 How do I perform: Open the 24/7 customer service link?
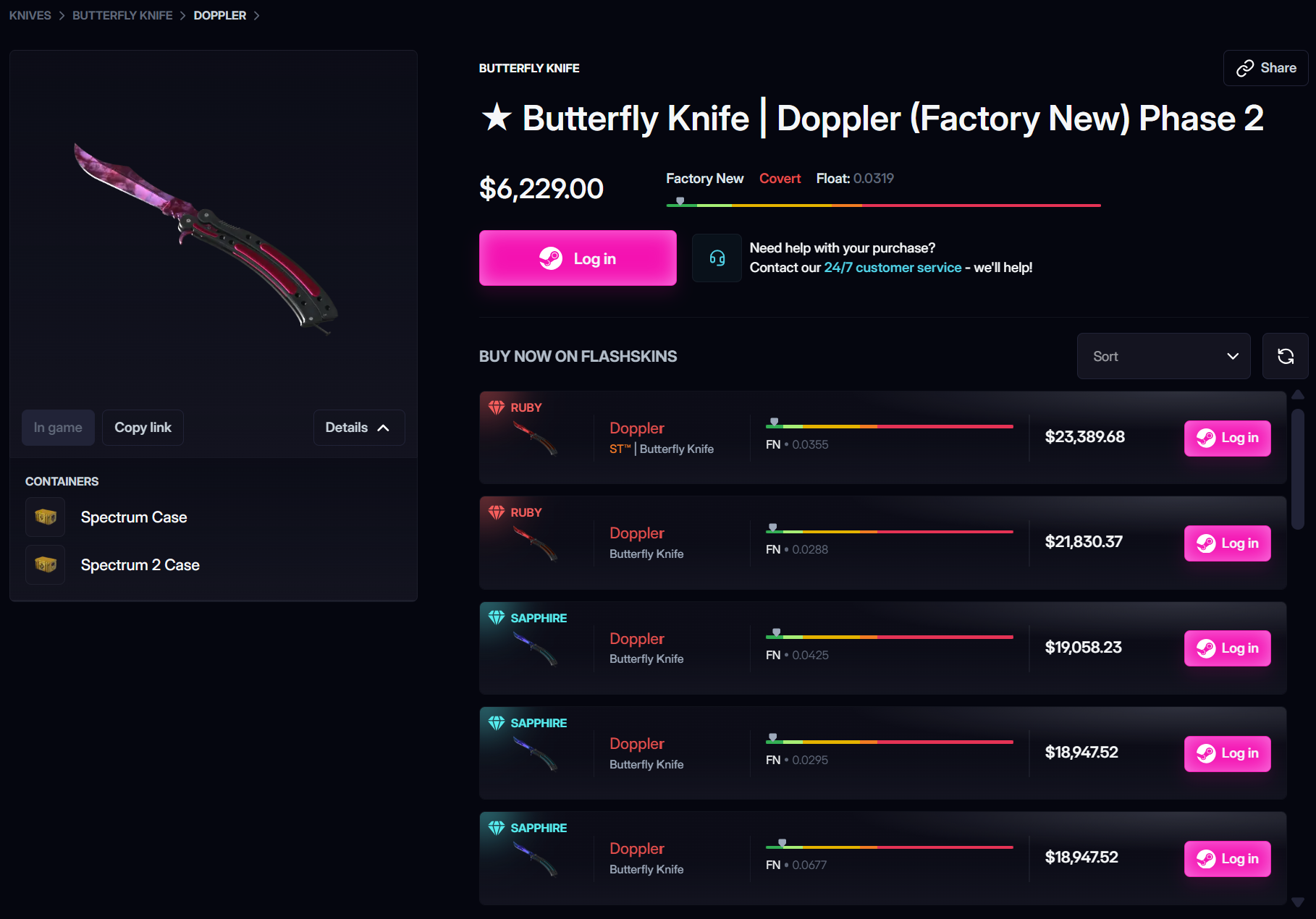tap(892, 267)
